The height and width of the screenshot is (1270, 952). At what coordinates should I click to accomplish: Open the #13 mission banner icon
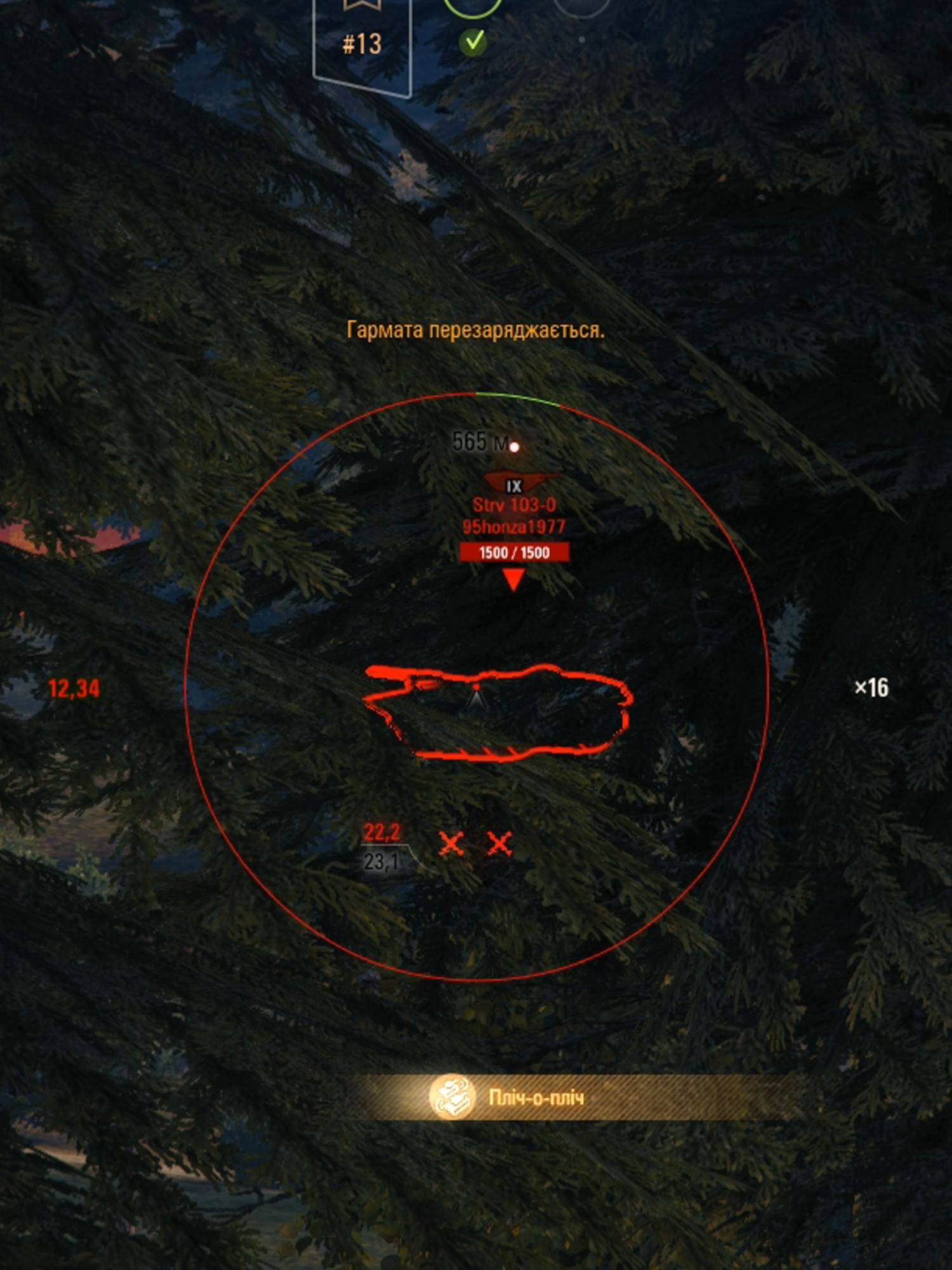[x=362, y=44]
